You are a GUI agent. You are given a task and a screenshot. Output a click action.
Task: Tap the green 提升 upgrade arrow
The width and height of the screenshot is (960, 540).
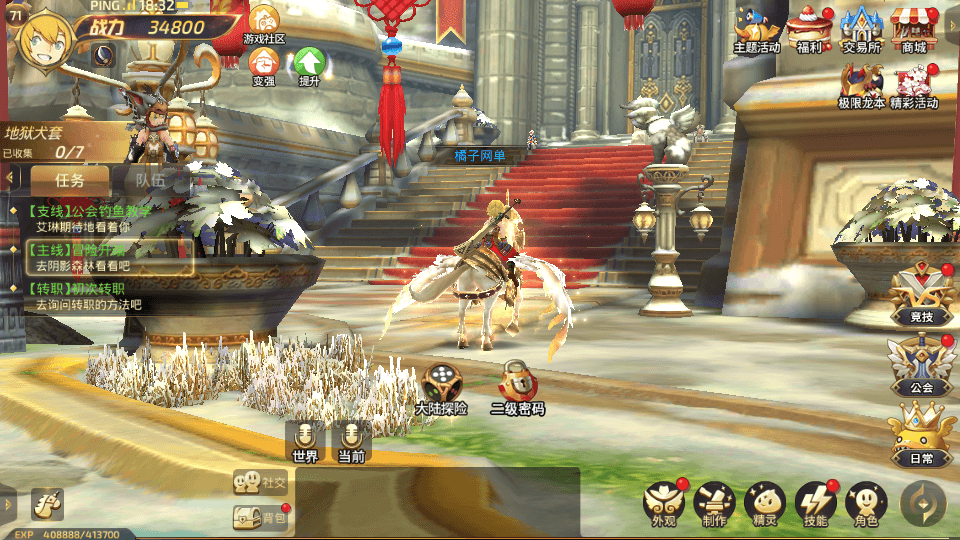click(x=310, y=64)
